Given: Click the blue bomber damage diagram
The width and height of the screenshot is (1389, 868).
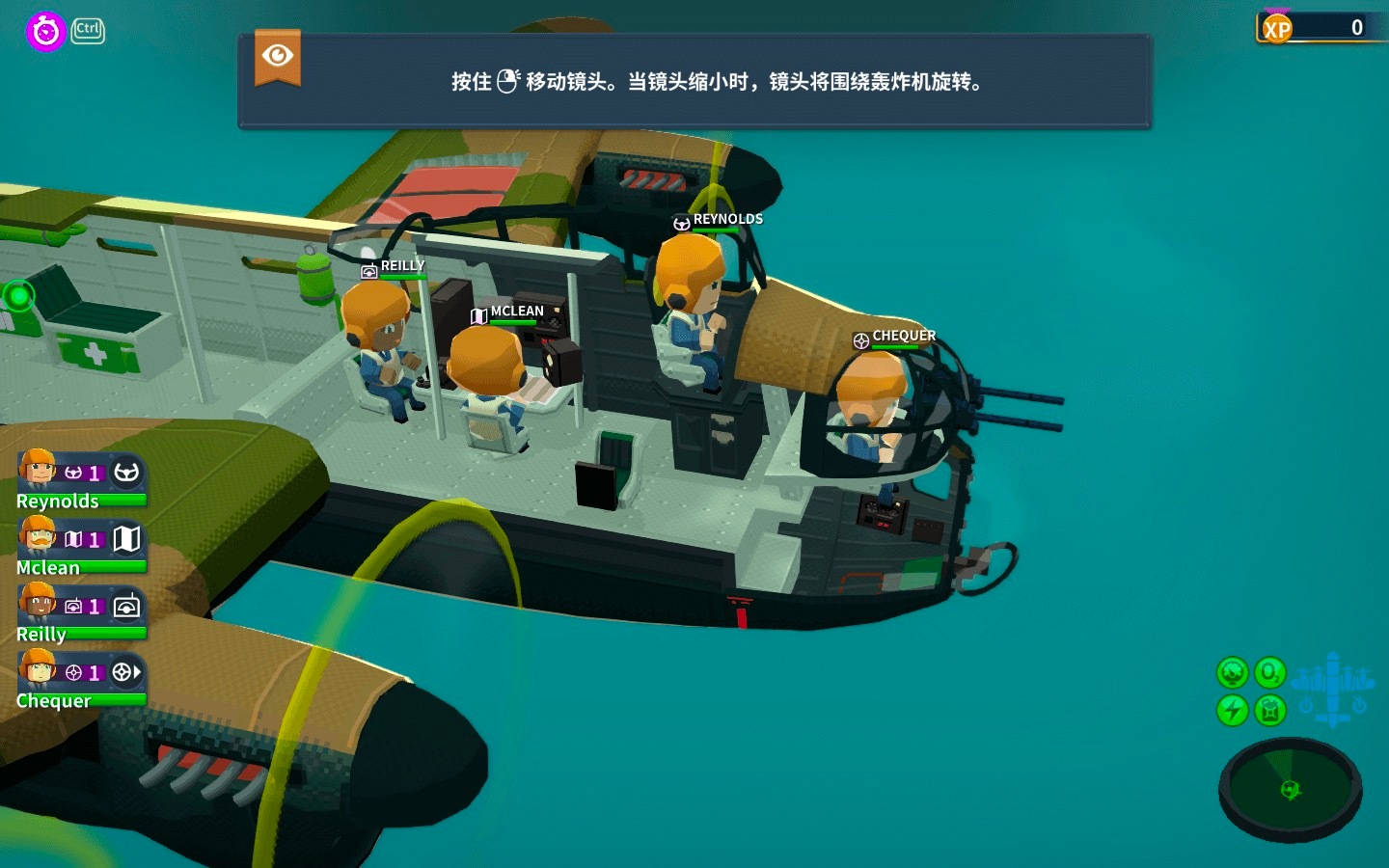Looking at the screenshot, I should (x=1332, y=688).
